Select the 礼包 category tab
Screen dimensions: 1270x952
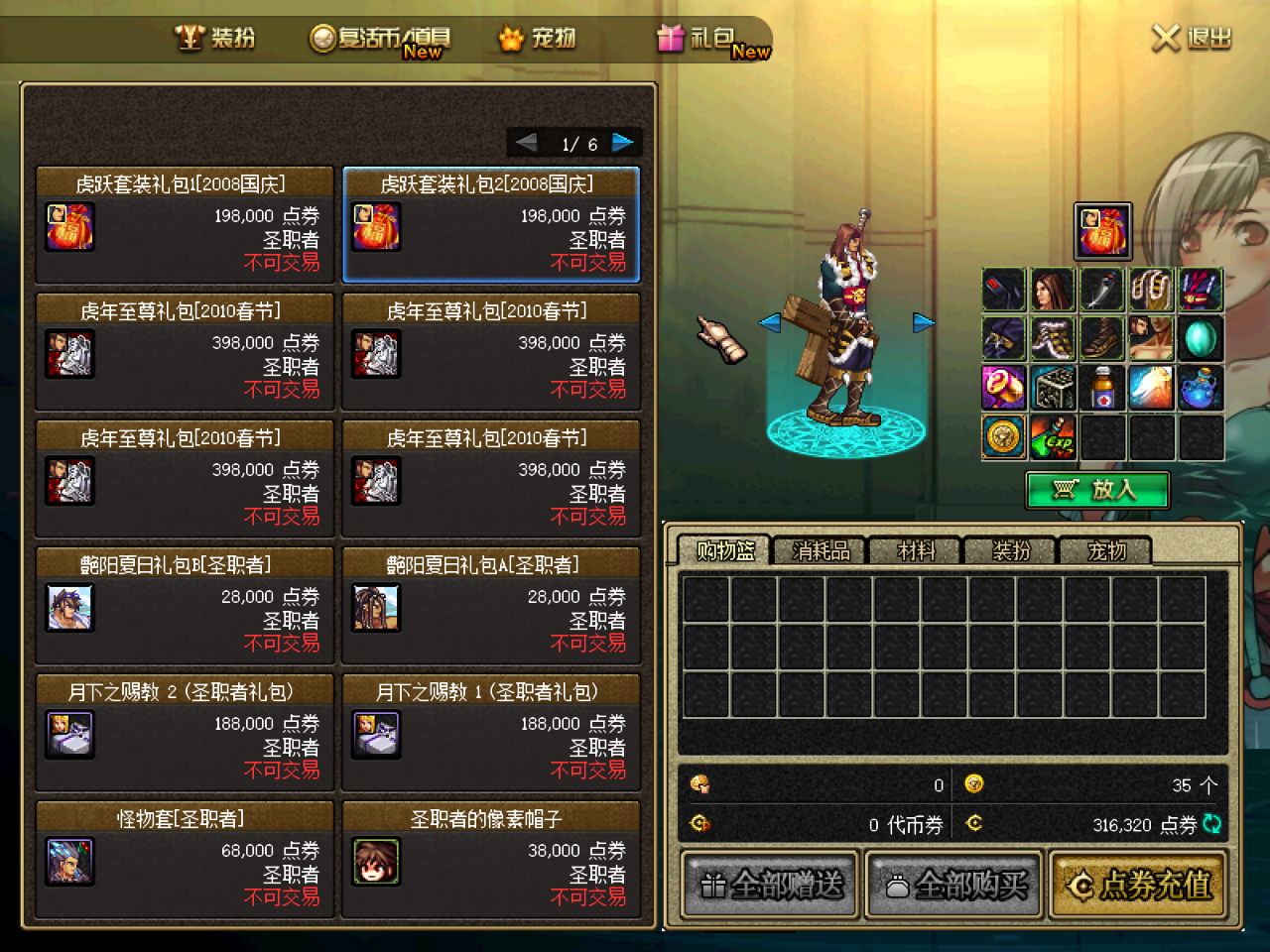point(712,40)
